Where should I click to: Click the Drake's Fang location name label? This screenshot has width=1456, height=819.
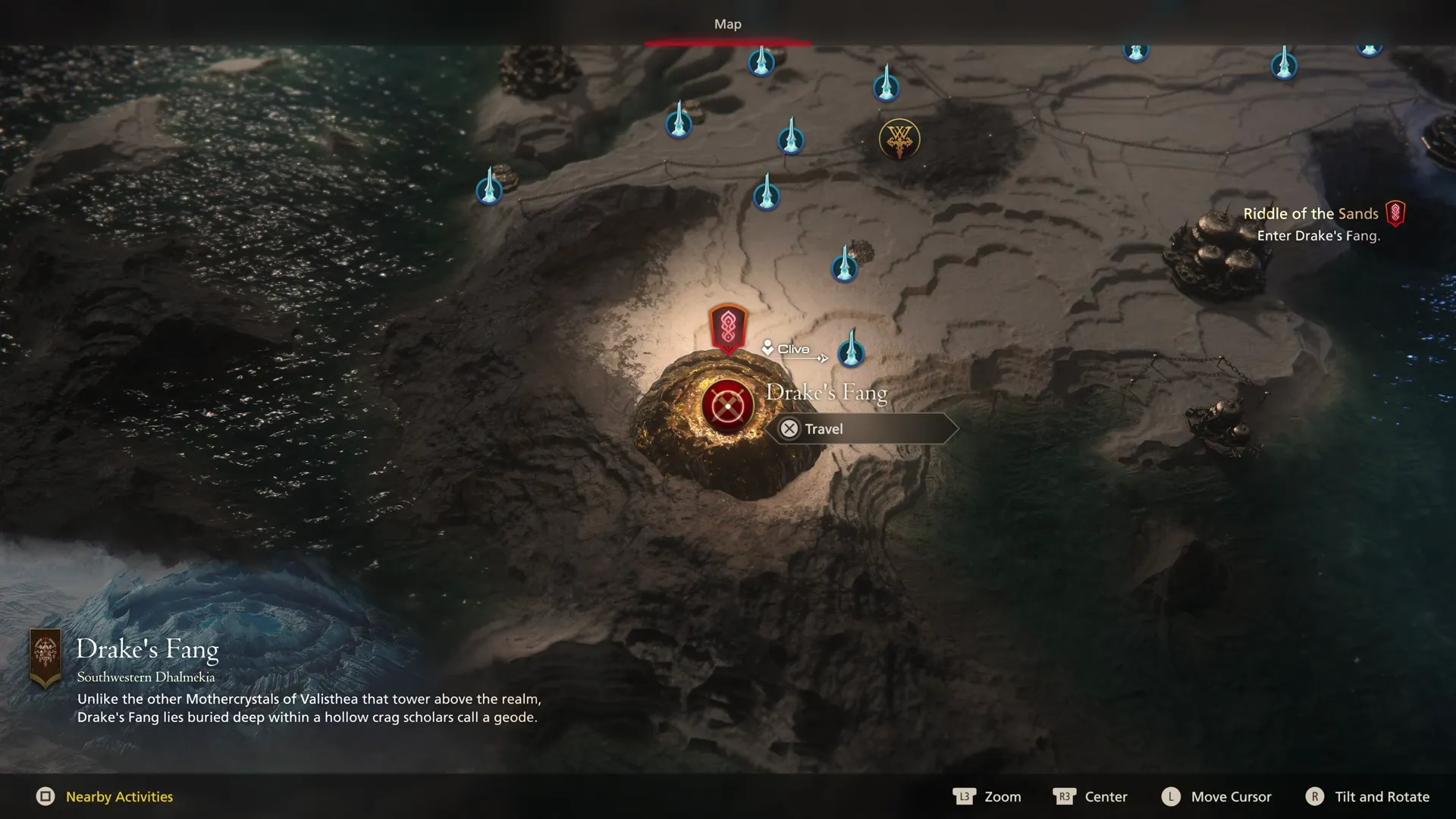828,392
